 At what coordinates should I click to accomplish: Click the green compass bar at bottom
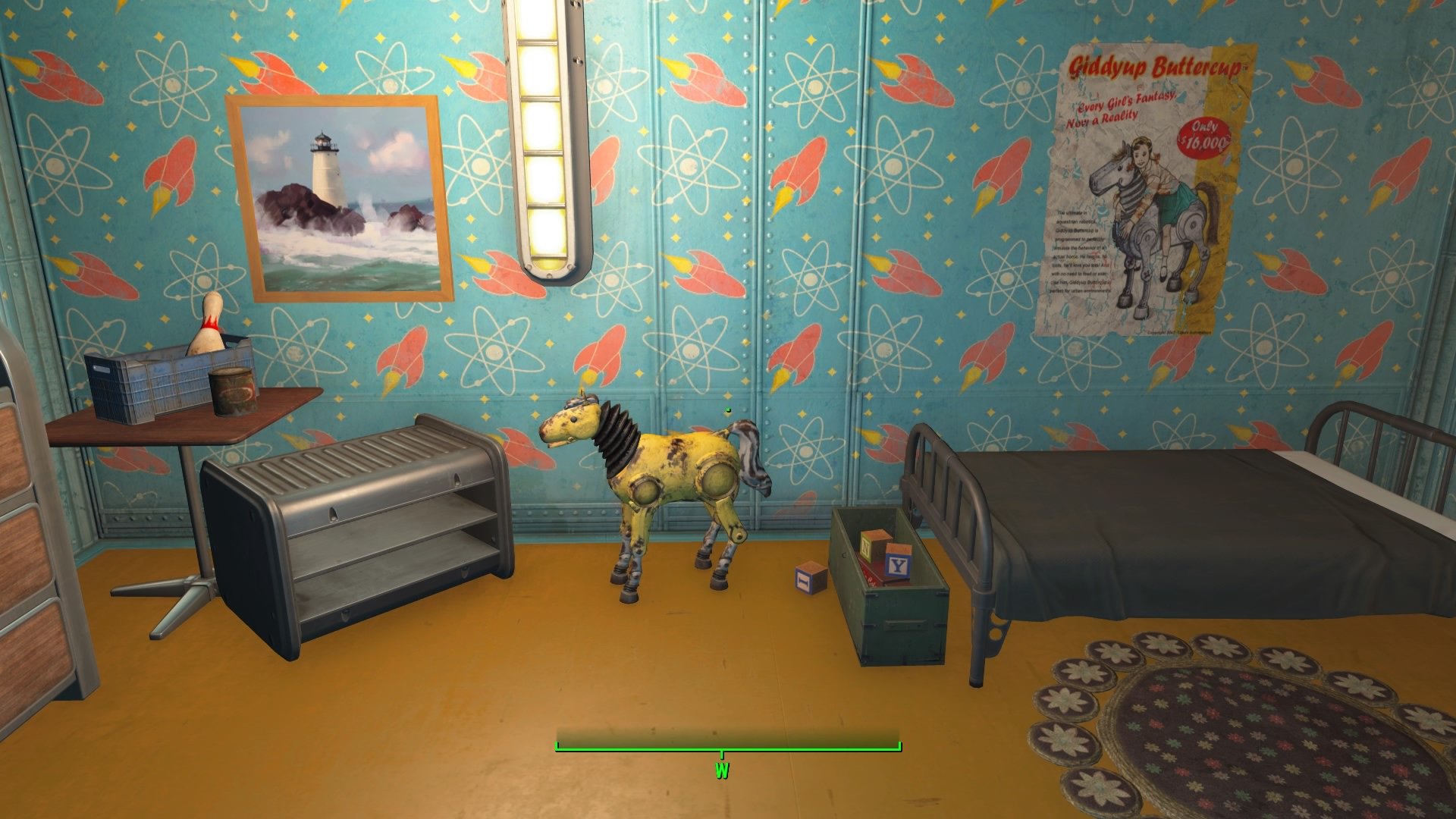pos(728,749)
